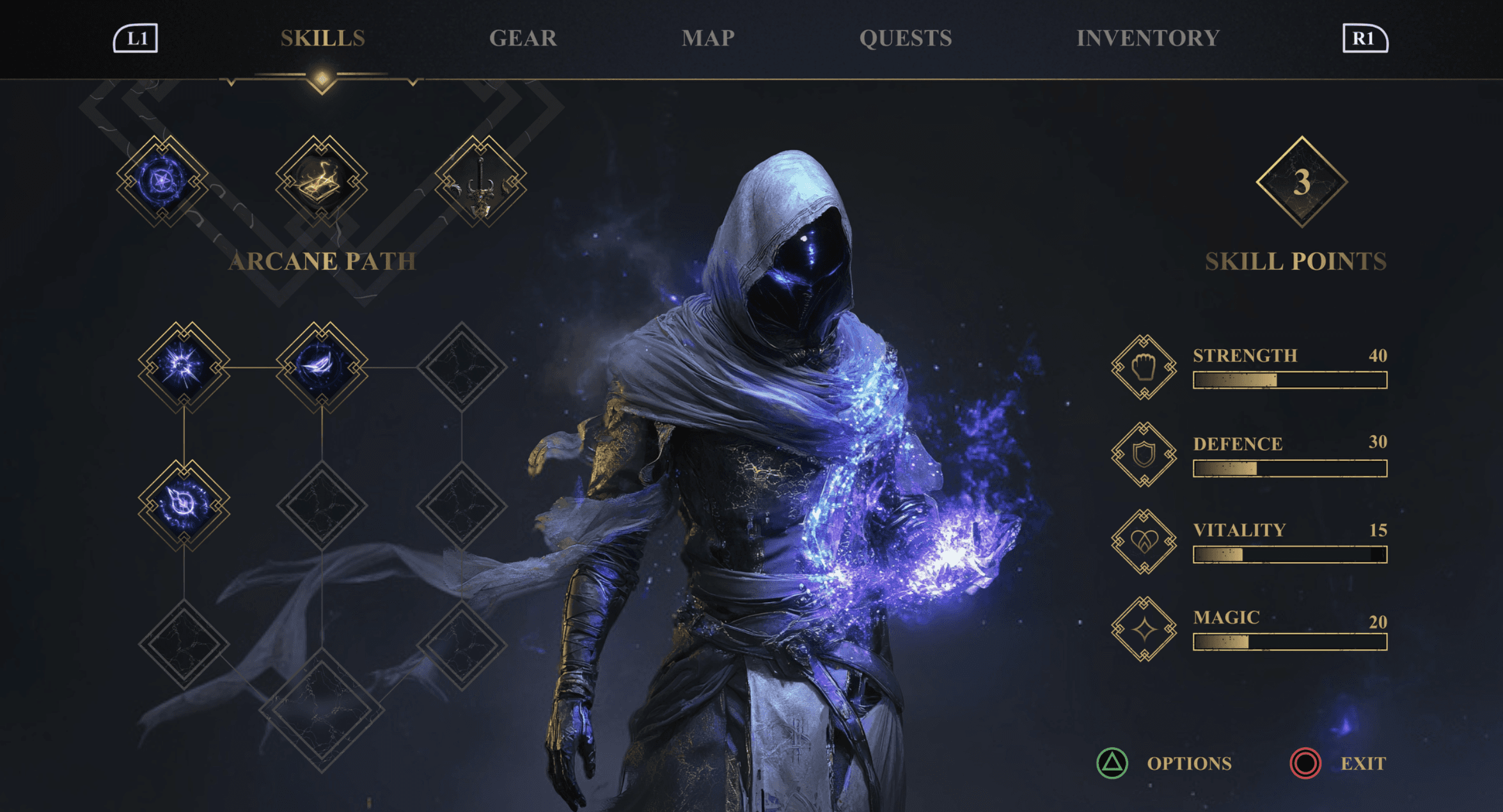This screenshot has width=1503, height=812.
Task: Open the Options menu
Action: [1165, 763]
